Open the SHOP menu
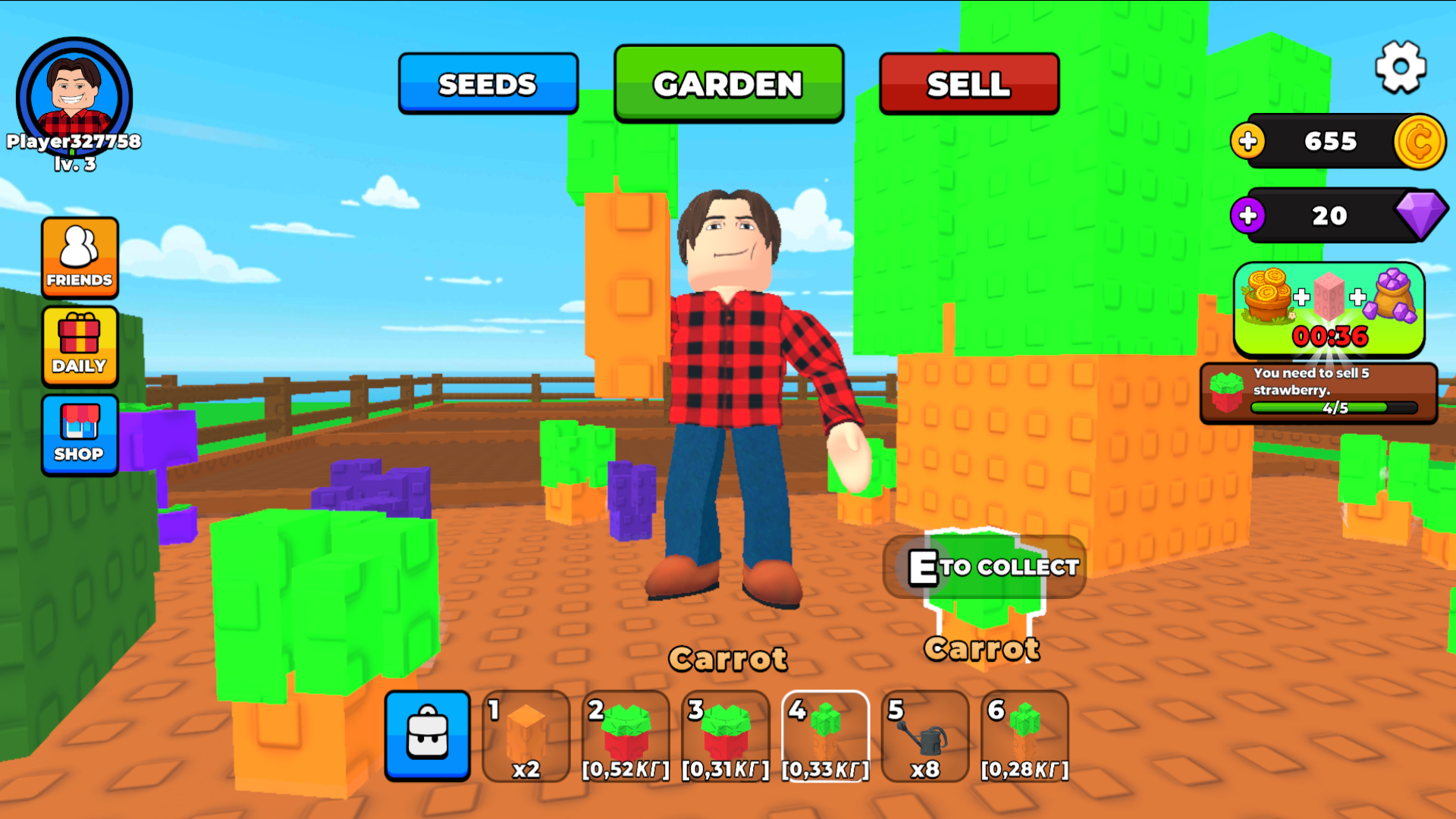 (80, 435)
